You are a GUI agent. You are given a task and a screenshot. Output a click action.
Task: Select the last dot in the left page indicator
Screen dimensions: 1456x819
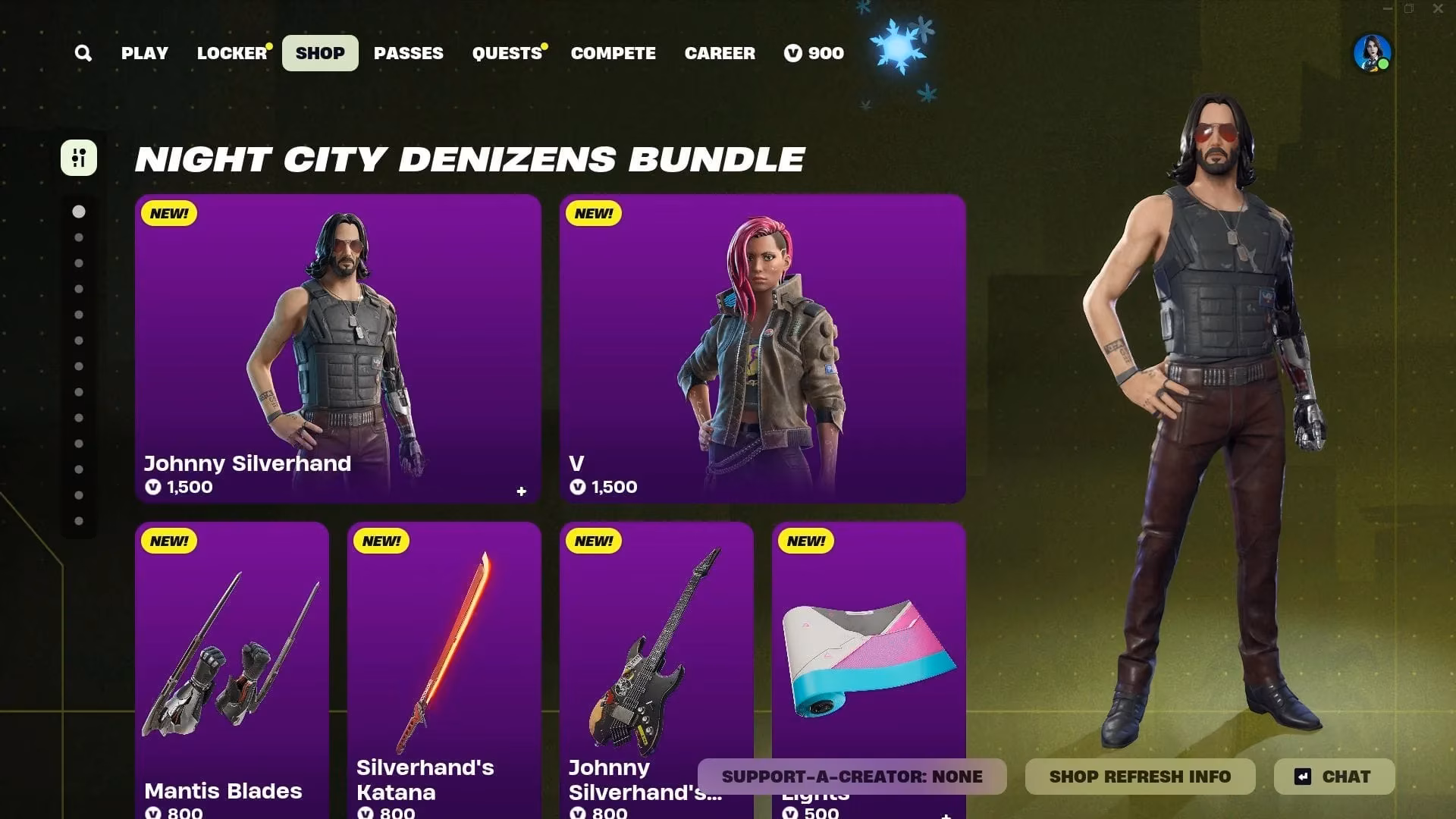(80, 520)
